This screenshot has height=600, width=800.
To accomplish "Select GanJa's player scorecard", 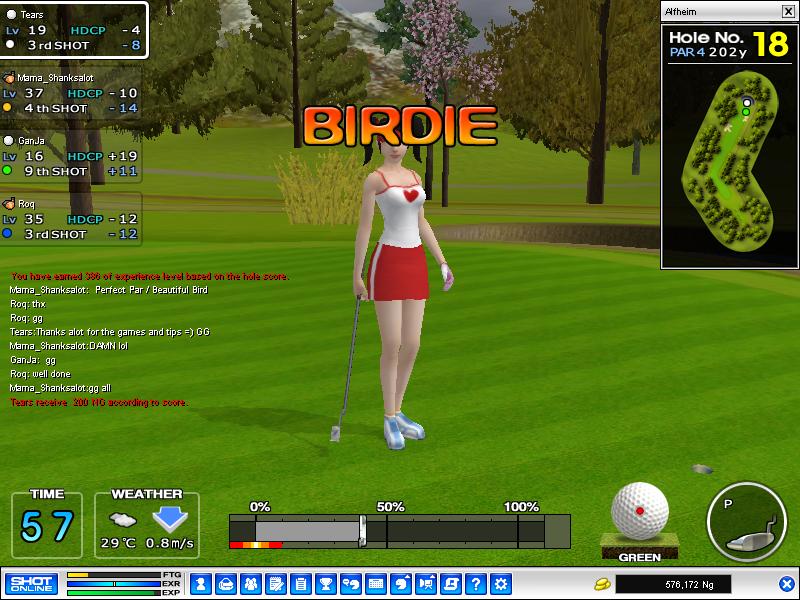I will 71,156.
